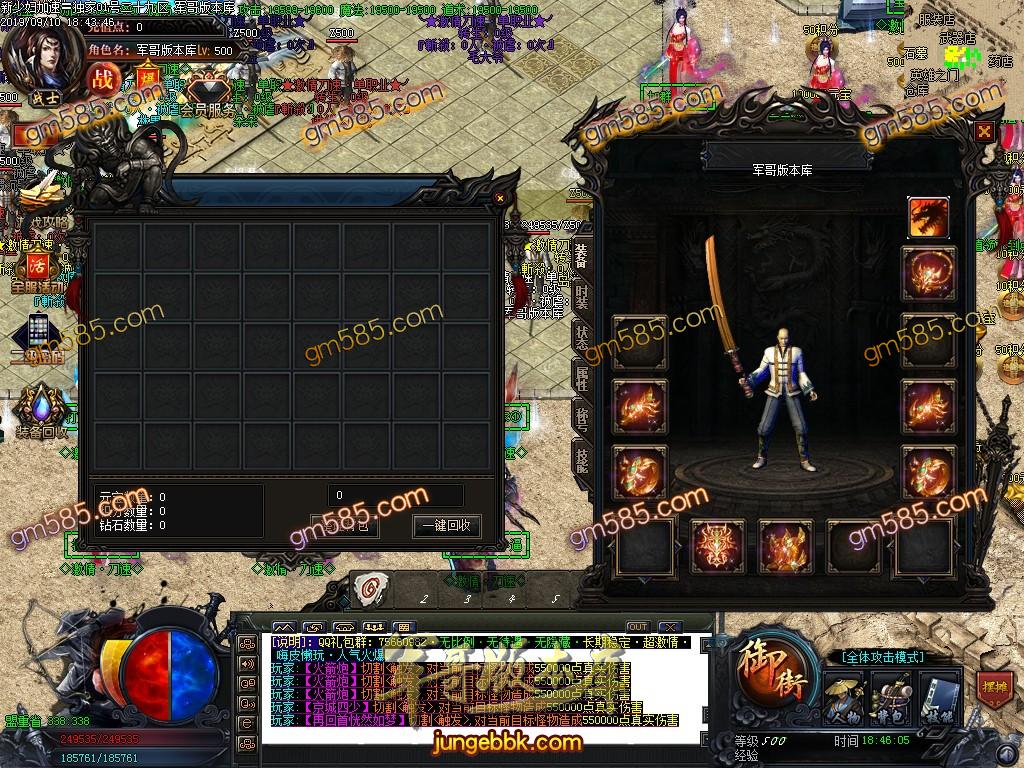Screen dimensions: 1024x768
Task: Close the bag inventory window
Action: click(500, 199)
